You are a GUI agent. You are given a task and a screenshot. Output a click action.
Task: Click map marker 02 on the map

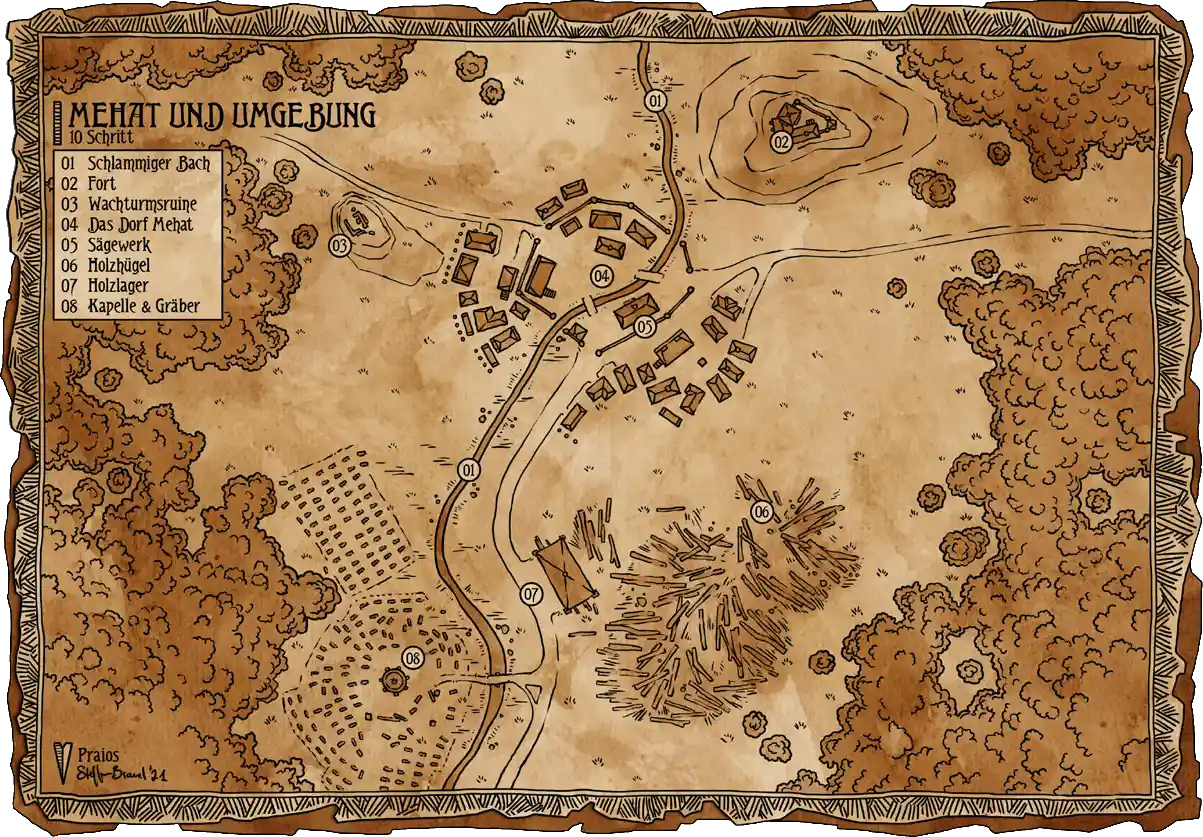coord(782,142)
